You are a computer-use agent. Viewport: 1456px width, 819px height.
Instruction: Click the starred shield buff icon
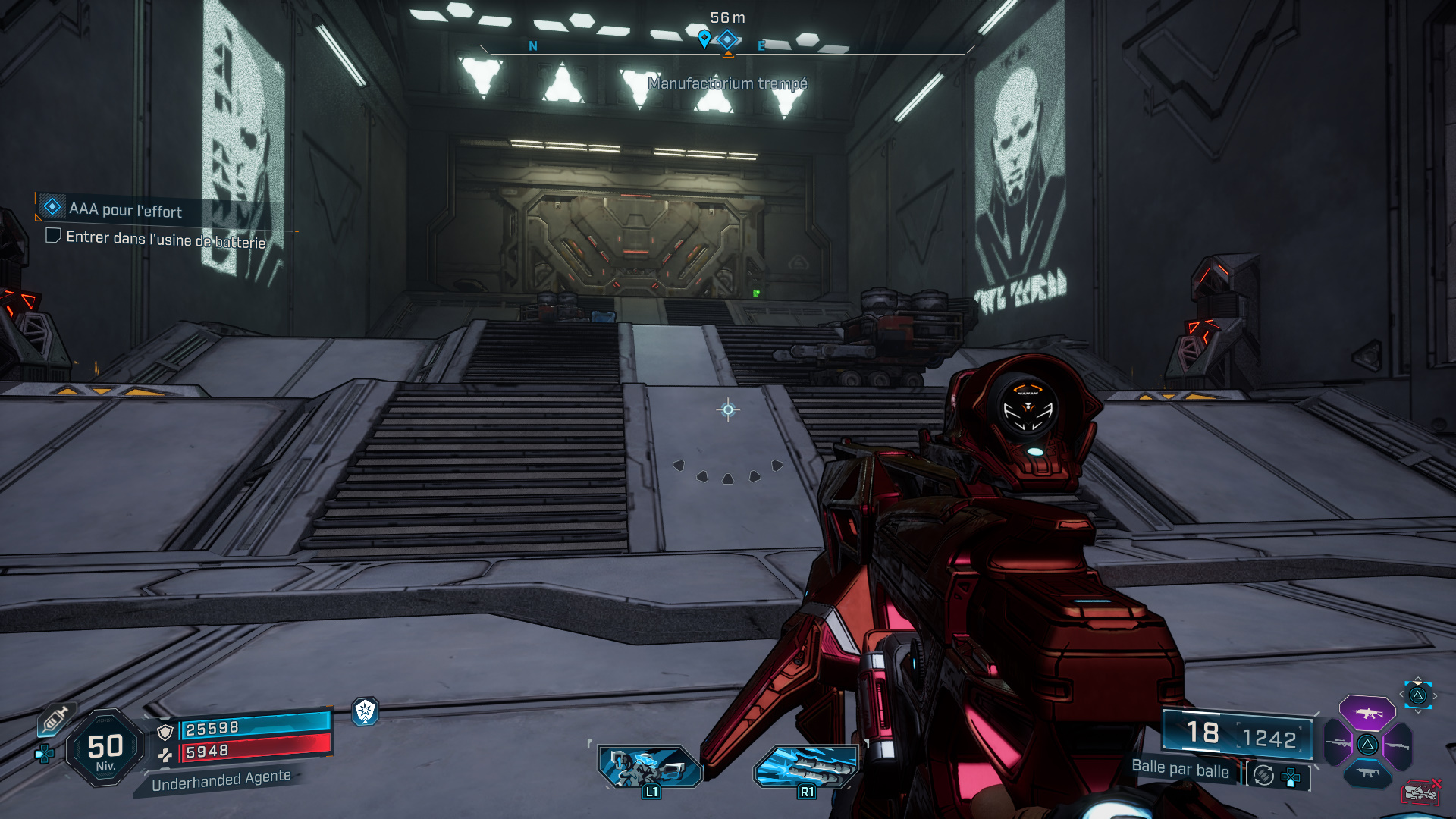366,711
